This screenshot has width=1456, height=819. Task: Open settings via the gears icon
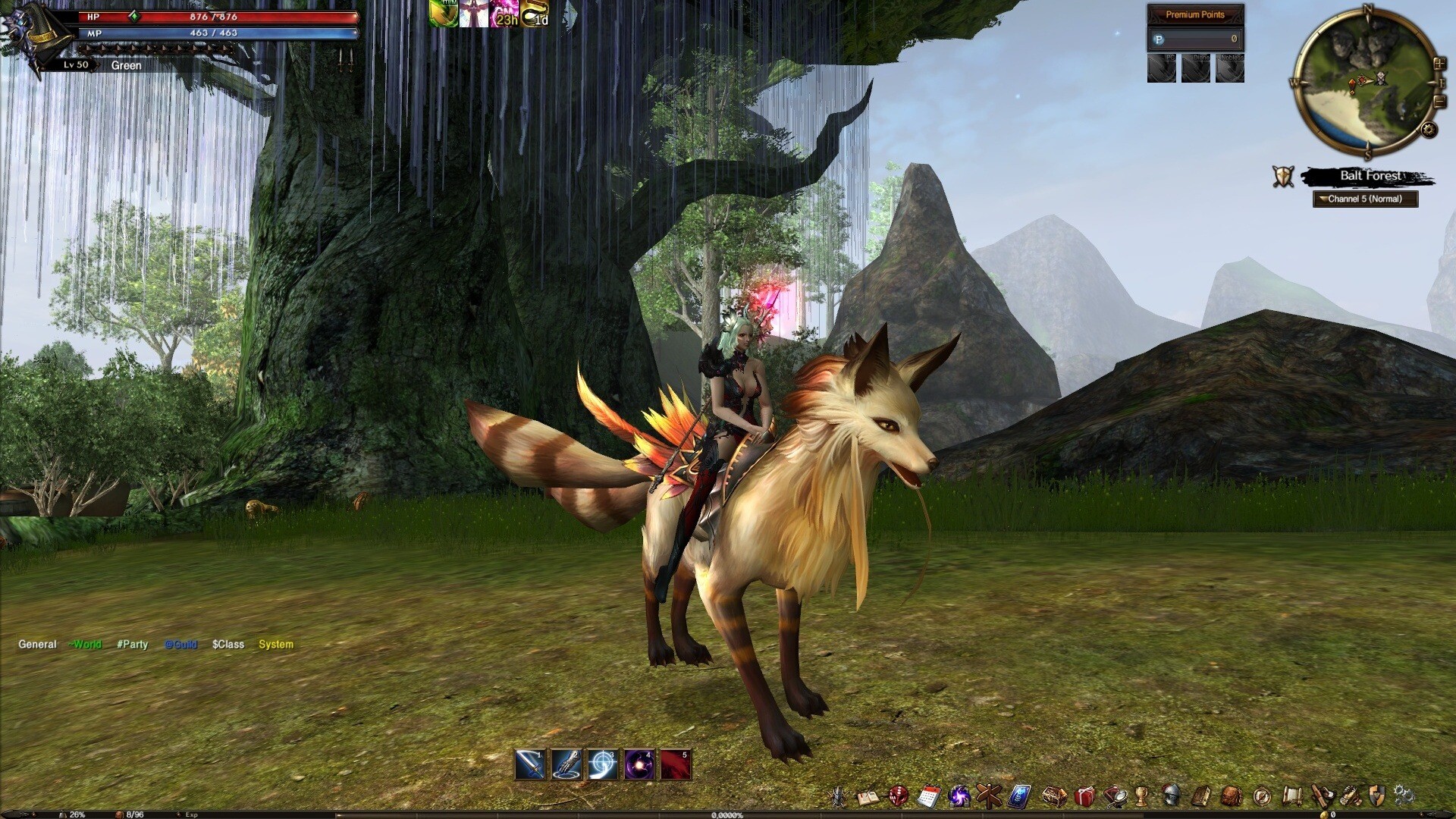point(1406,795)
